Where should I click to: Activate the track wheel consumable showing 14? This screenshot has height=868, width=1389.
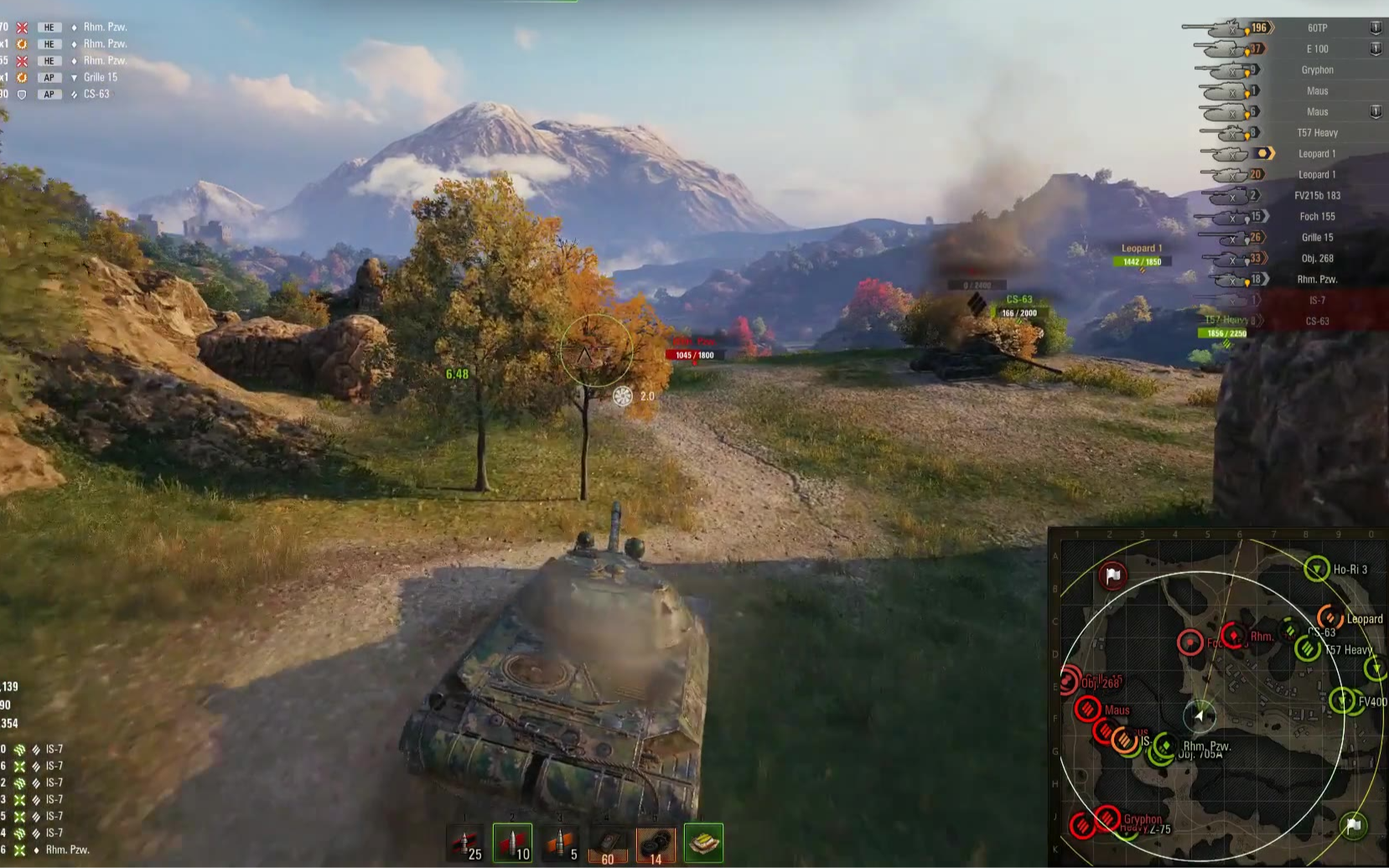656,843
